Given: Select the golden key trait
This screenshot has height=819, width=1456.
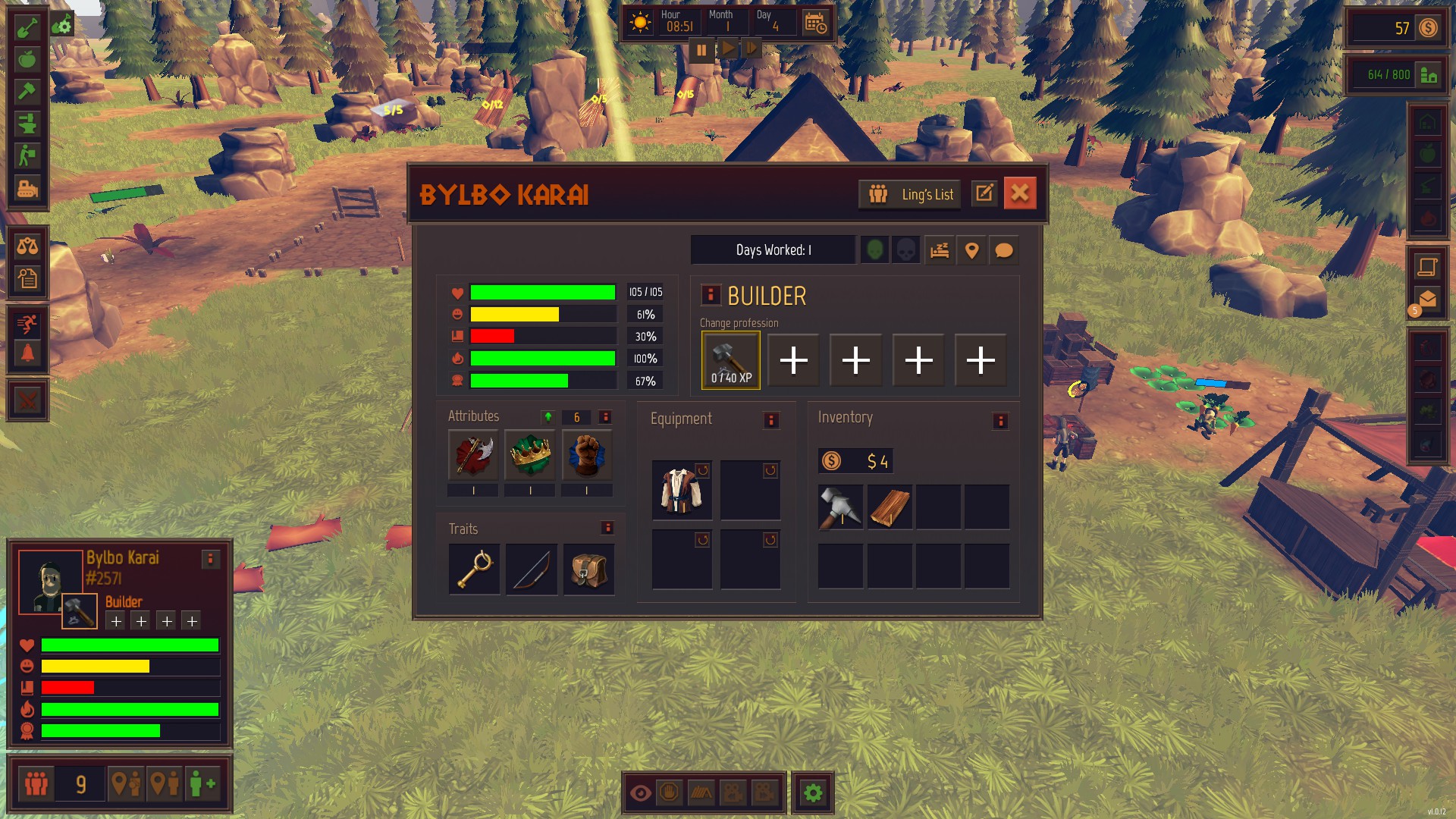Looking at the screenshot, I should 475,570.
